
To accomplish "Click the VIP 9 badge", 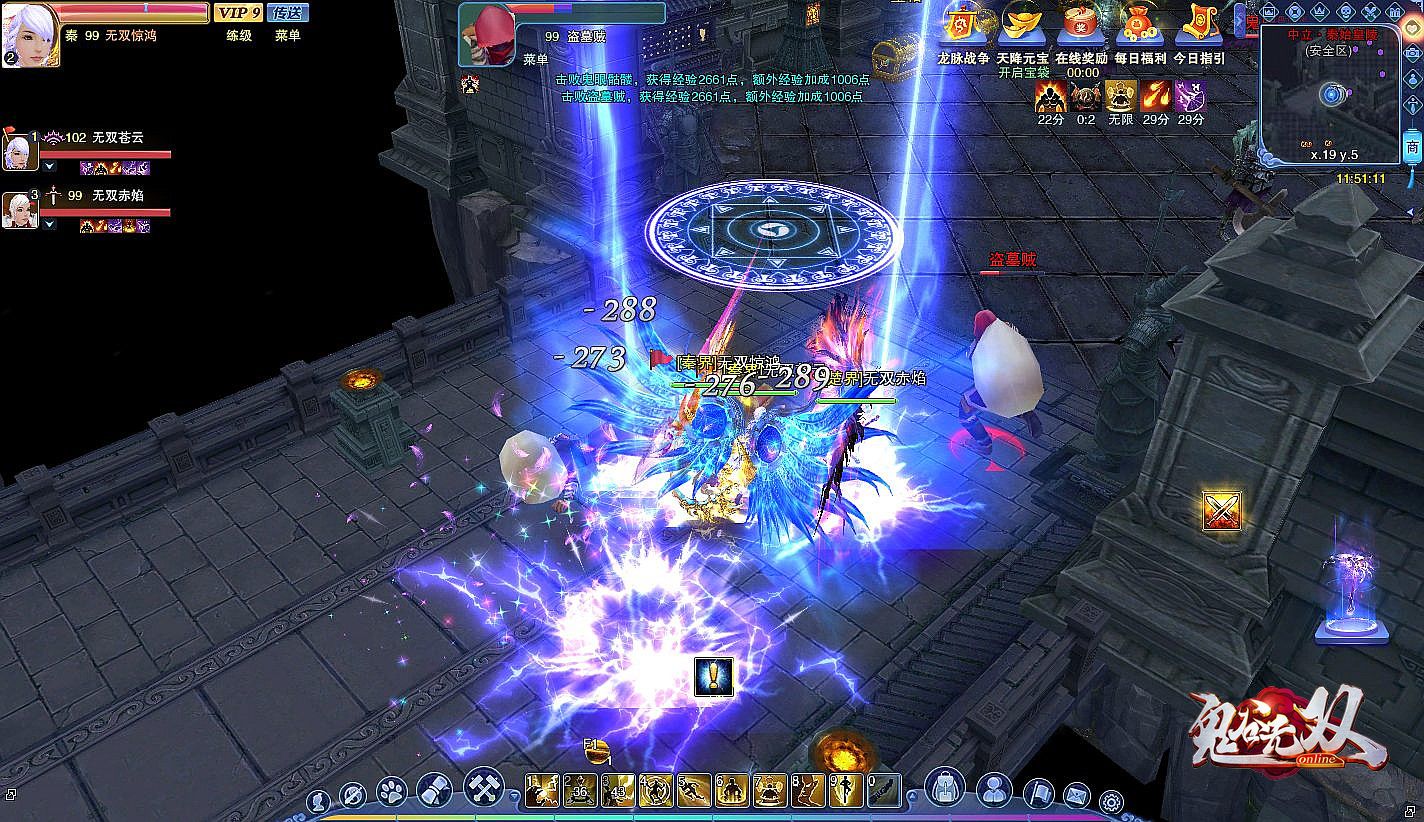I will pyautogui.click(x=239, y=12).
